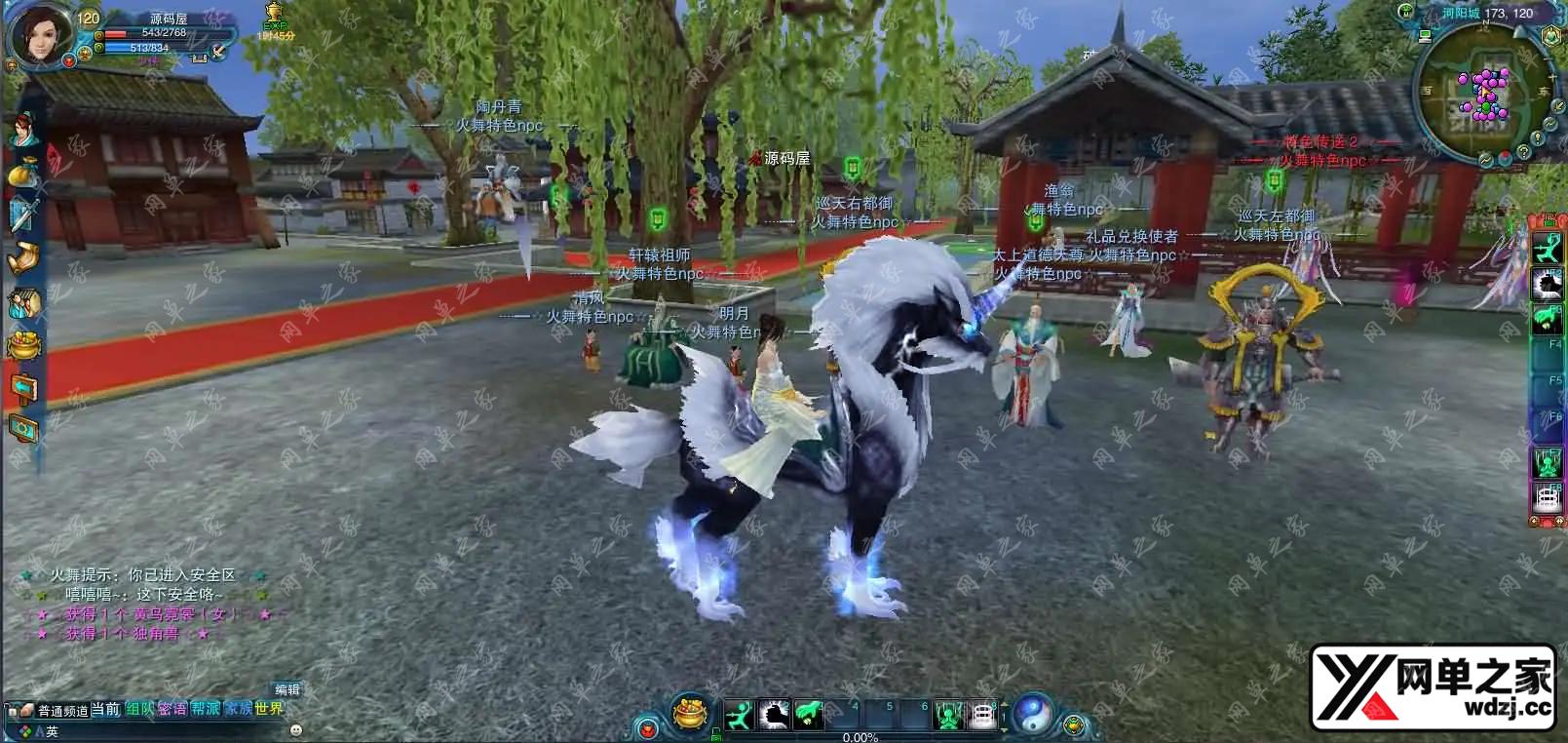Click the yin-yang orb on the bottom bar
The height and width of the screenshot is (743, 1568).
(1032, 715)
